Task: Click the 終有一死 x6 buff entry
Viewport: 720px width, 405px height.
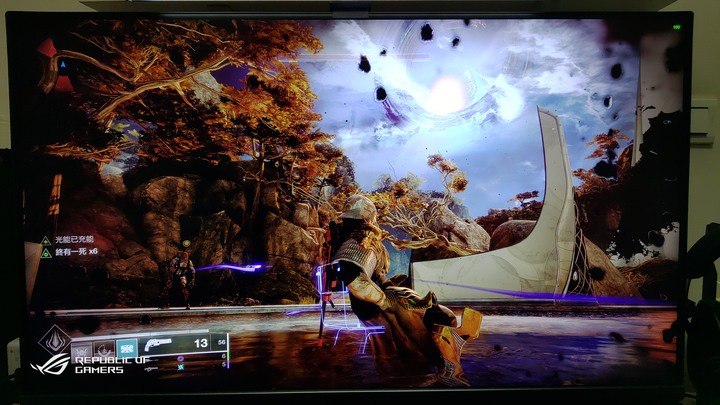Action: pyautogui.click(x=75, y=253)
